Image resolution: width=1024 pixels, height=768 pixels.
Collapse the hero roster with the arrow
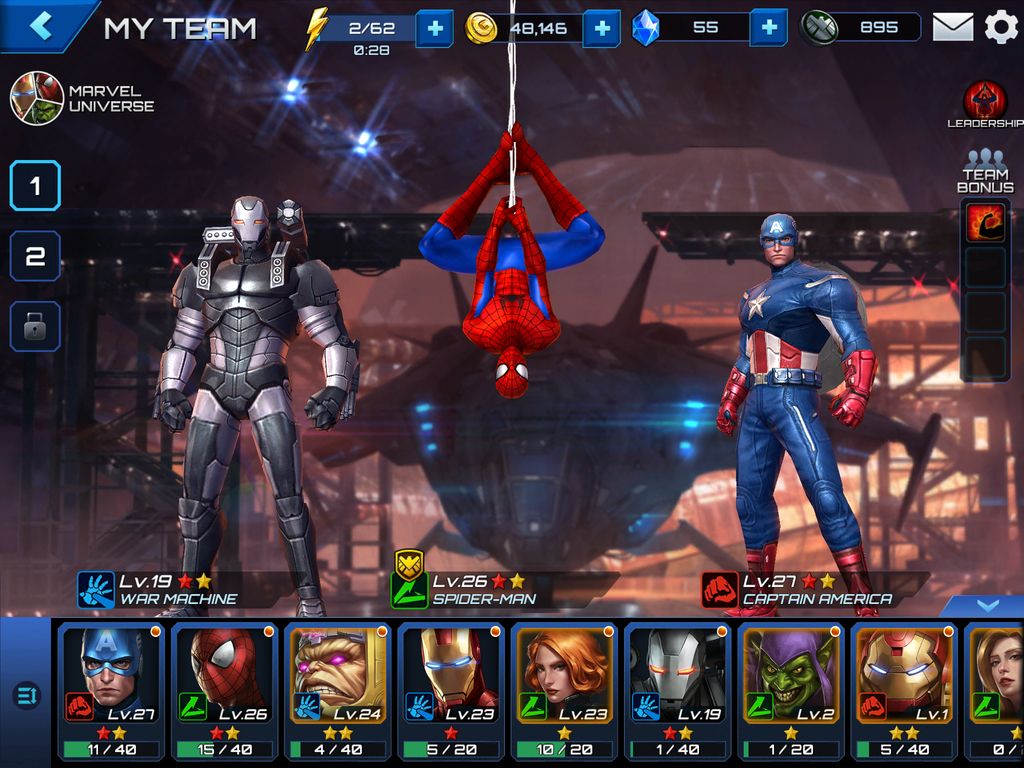pos(987,606)
